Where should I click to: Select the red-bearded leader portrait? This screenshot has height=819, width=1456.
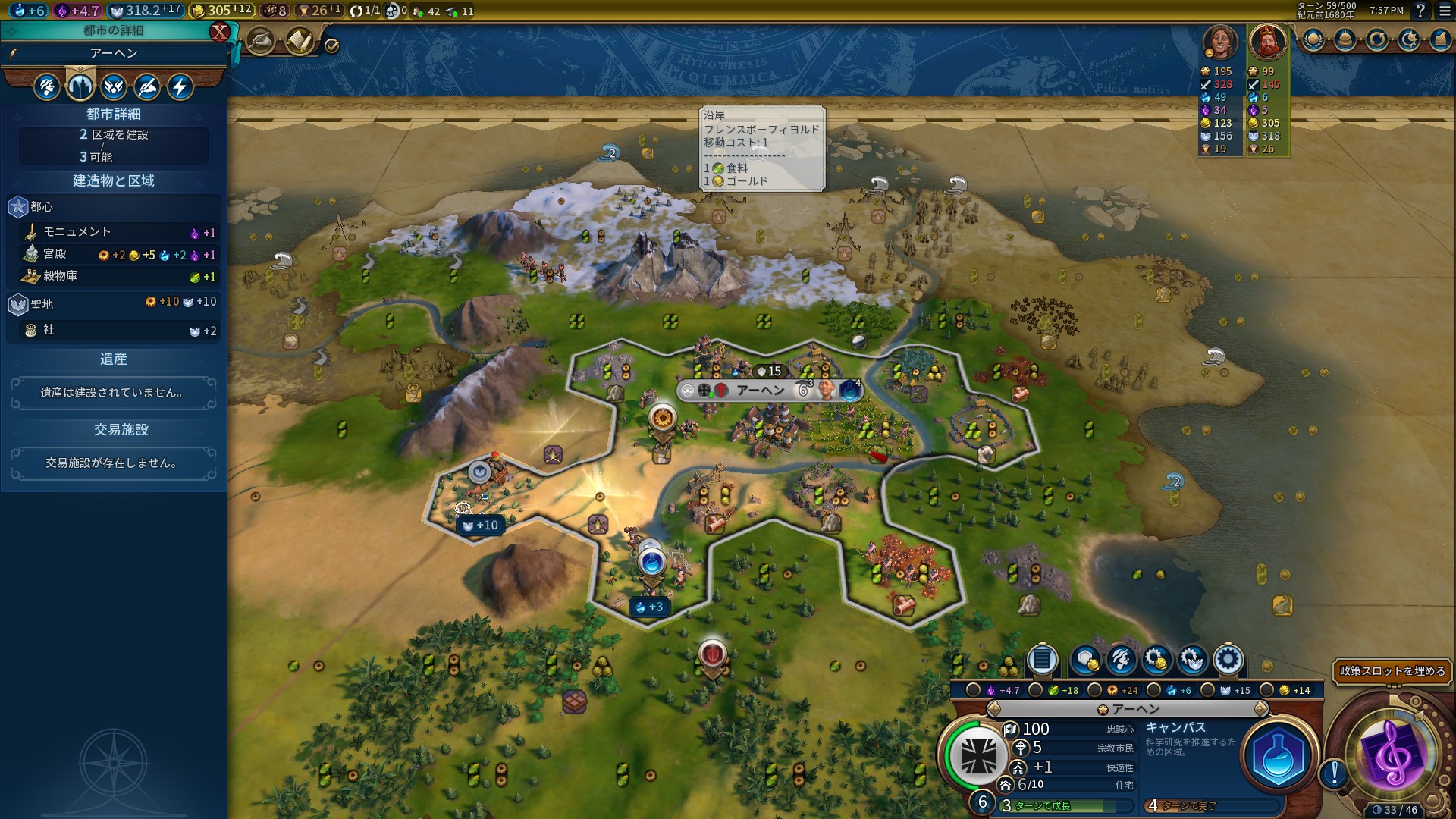point(1266,42)
